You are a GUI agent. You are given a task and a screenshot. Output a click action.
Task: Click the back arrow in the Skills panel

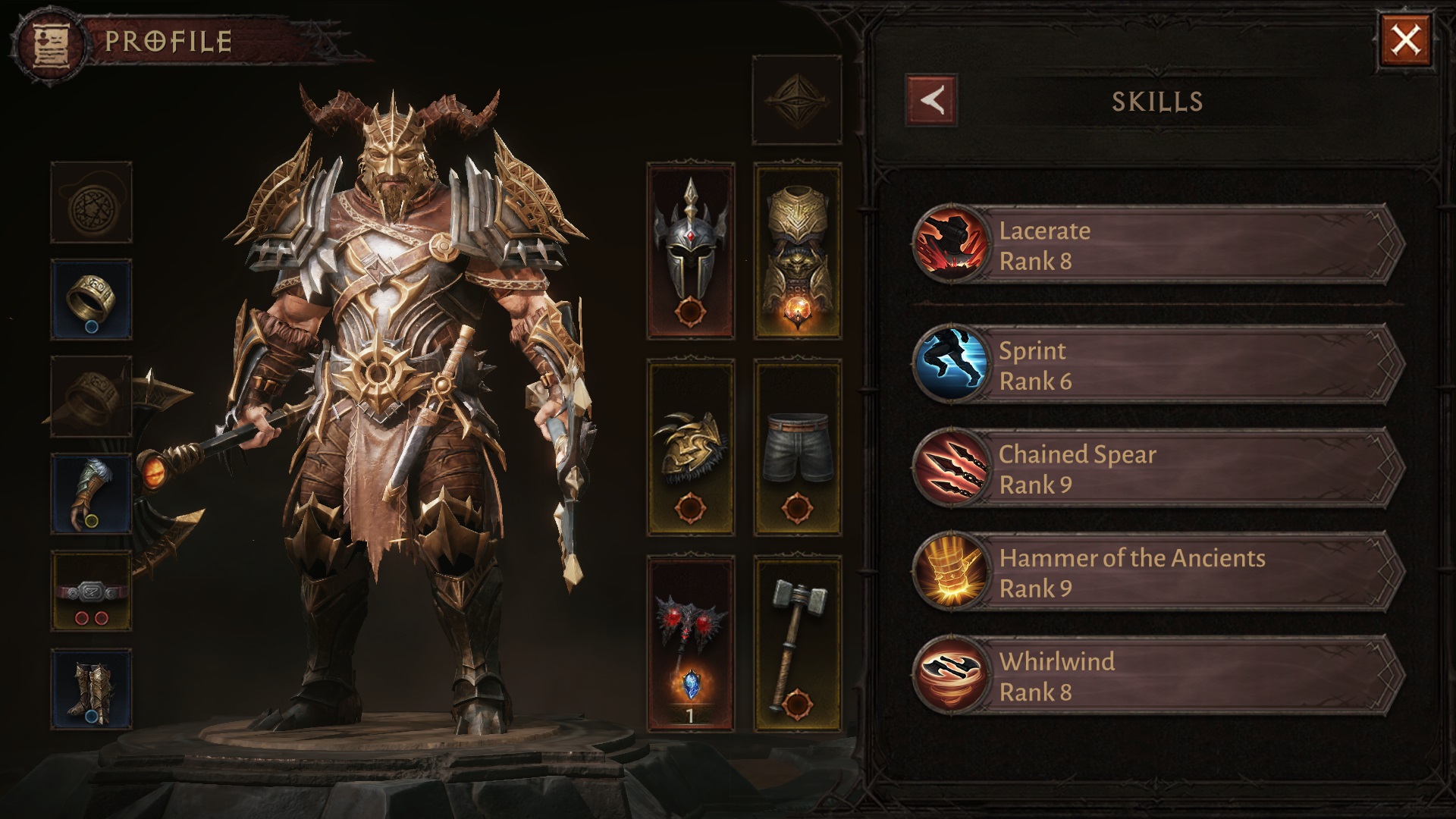point(931,101)
